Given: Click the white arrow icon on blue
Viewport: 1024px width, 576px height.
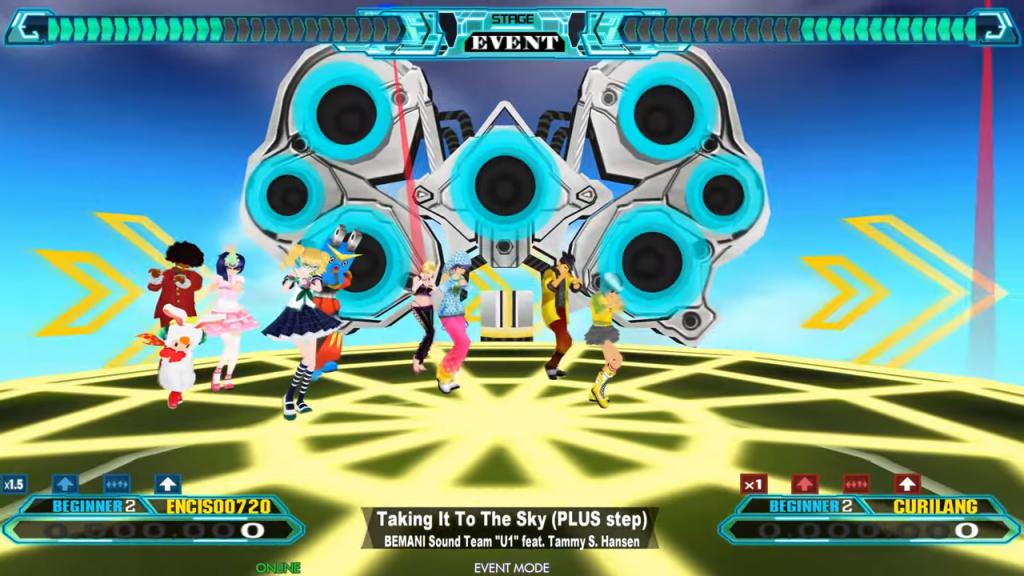Looking at the screenshot, I should 167,484.
